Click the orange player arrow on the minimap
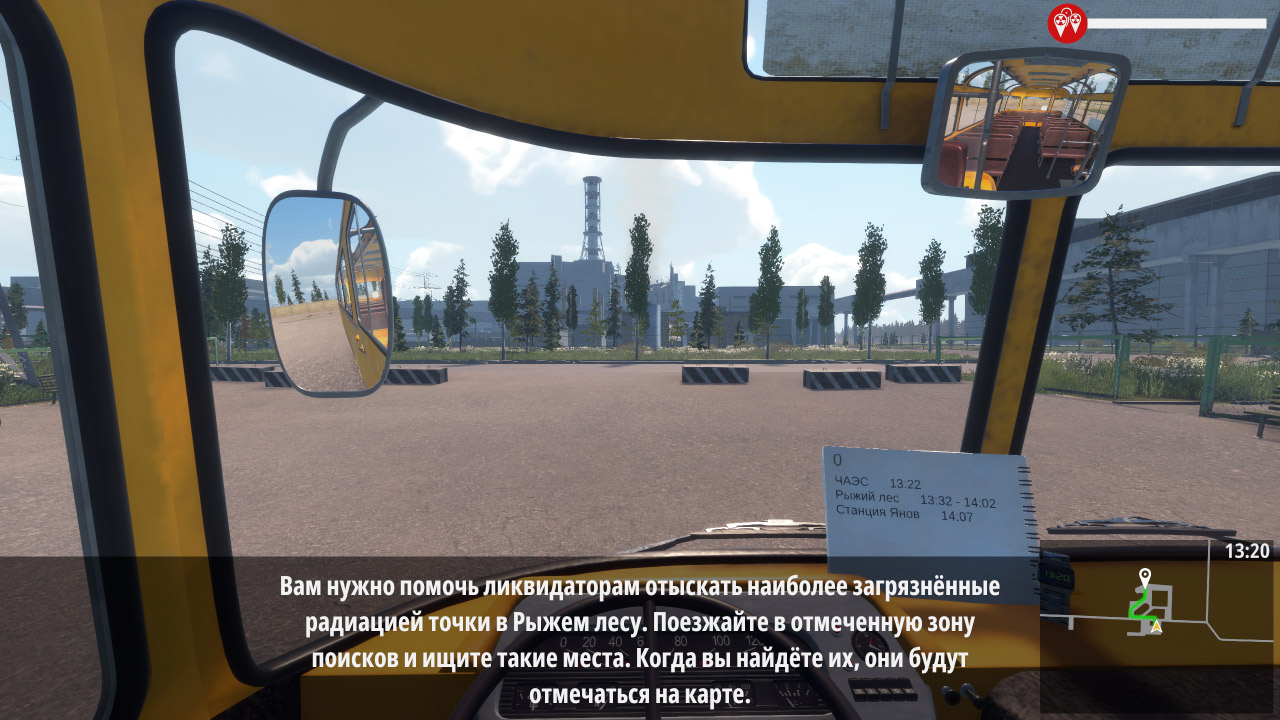 tap(1157, 626)
